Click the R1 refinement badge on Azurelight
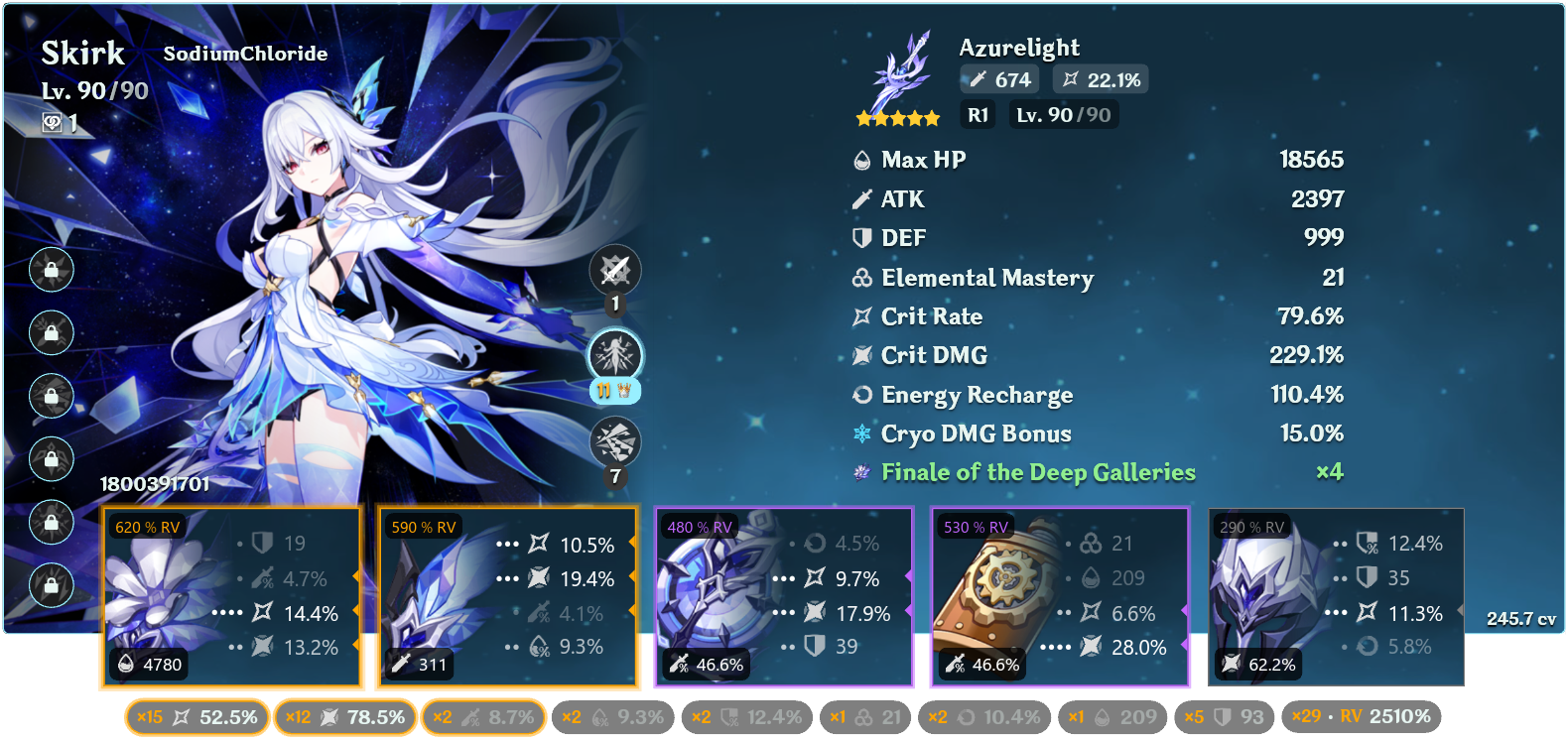This screenshot has height=741, width=1568. point(978,114)
